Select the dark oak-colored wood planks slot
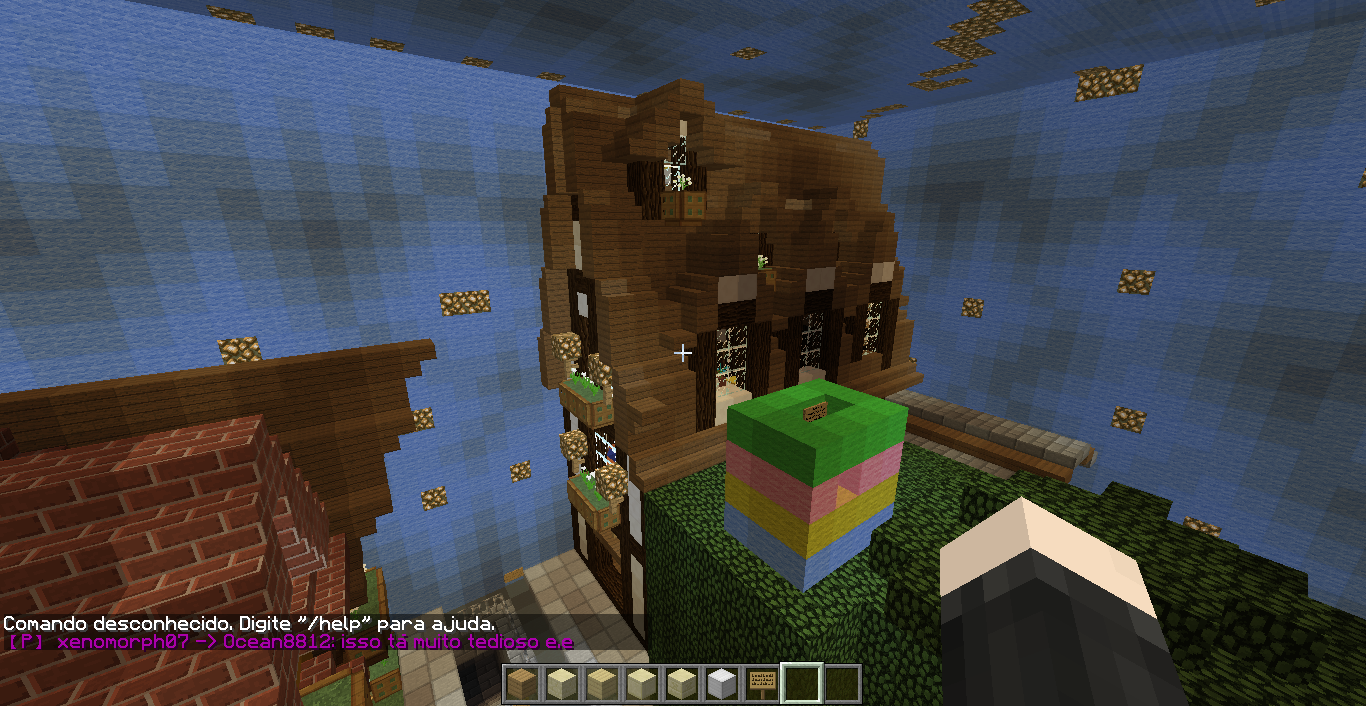Image resolution: width=1366 pixels, height=706 pixels. click(x=521, y=684)
